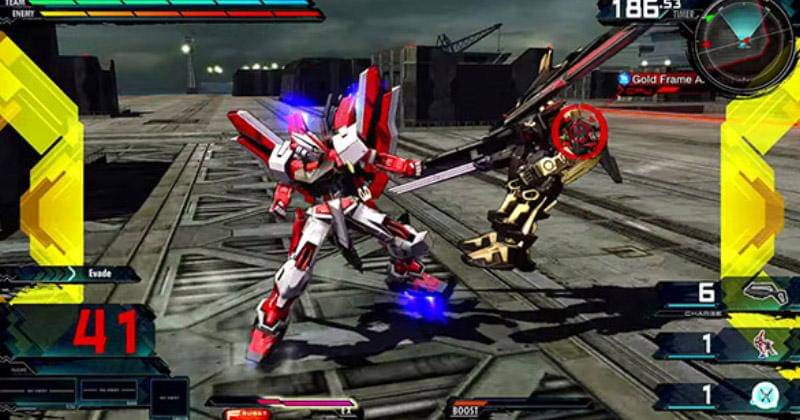Click the Gold Frame target name tag
Image resolution: width=800 pixels, height=420 pixels.
(x=662, y=78)
